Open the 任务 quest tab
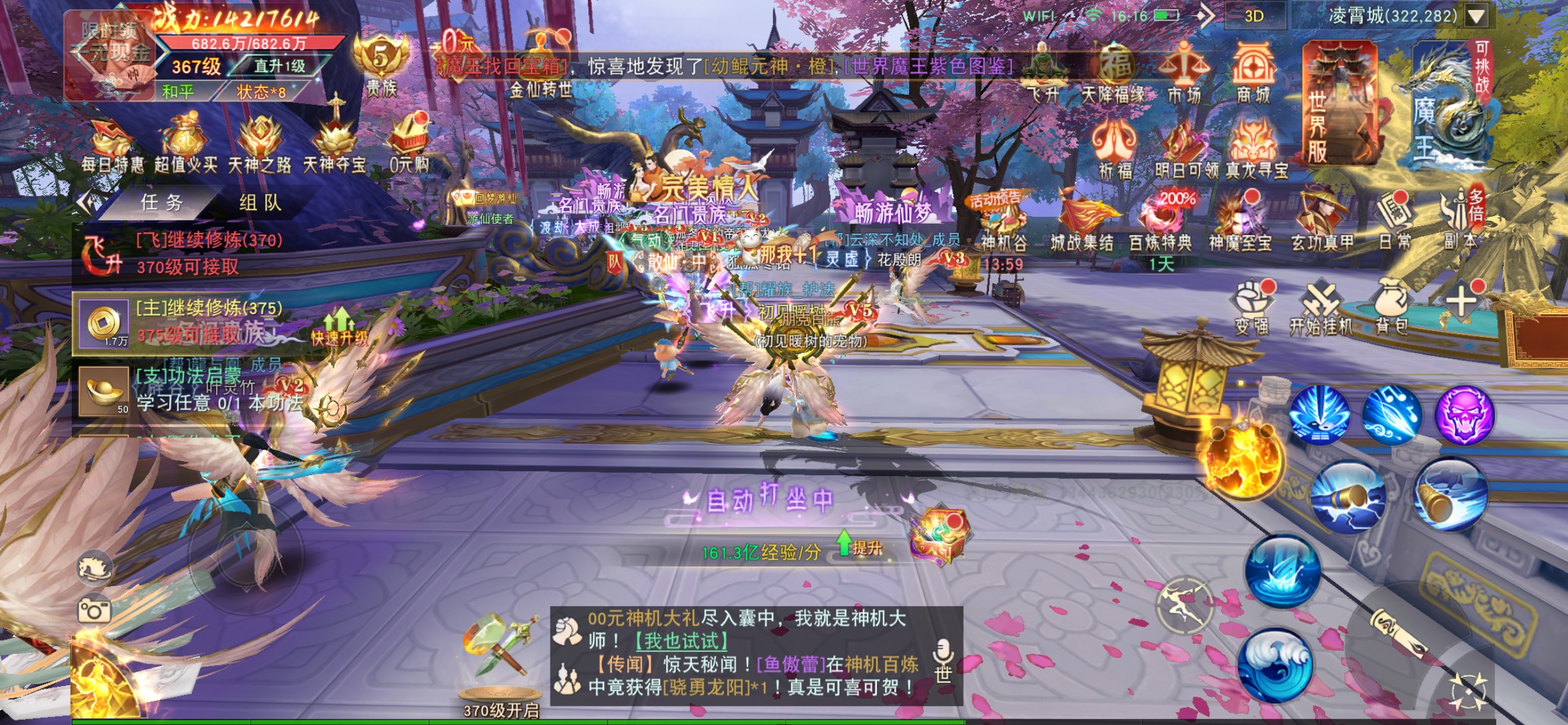Viewport: 1568px width, 725px height. [160, 202]
